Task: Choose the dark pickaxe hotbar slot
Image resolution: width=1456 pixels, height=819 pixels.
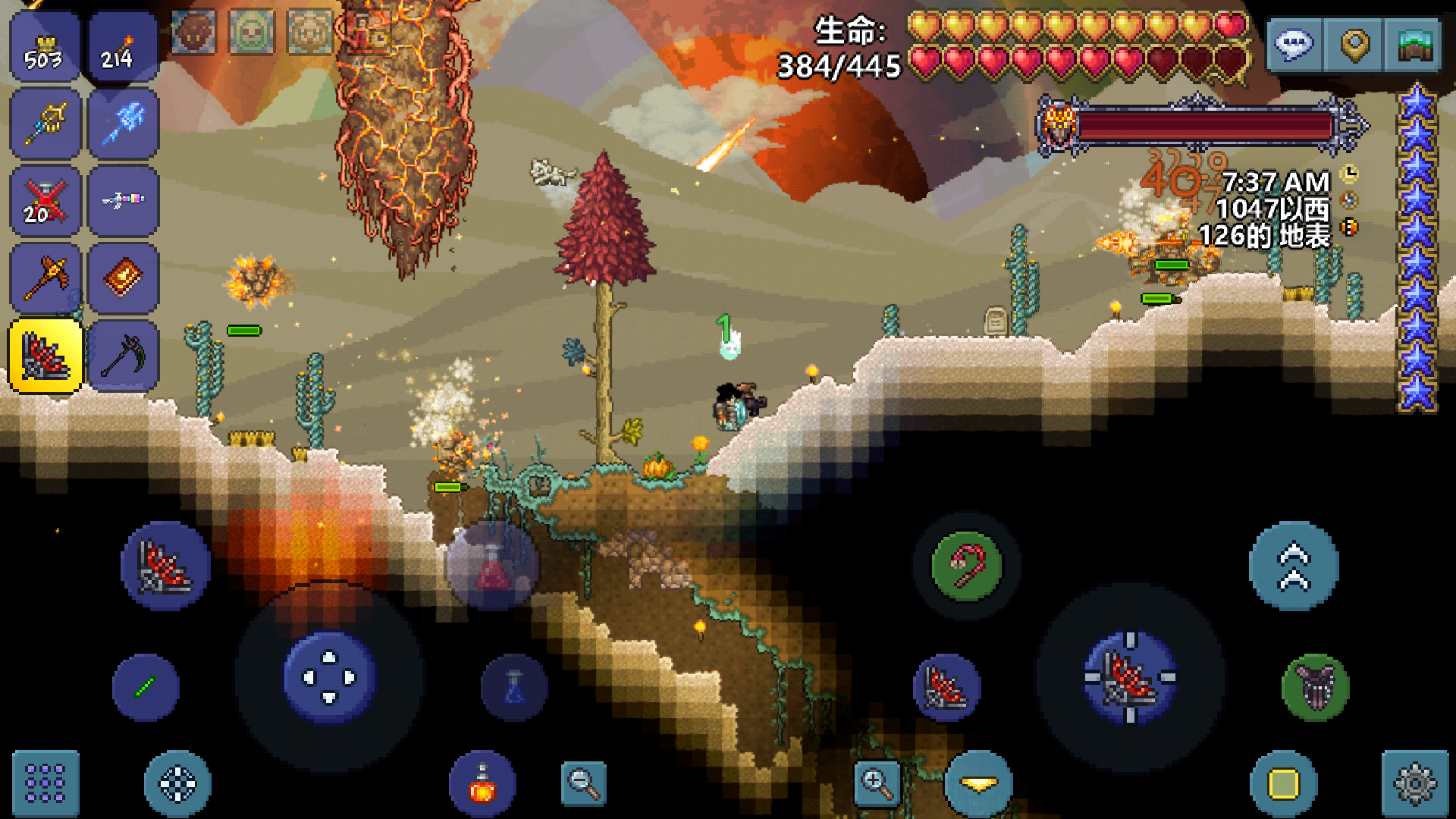Action: (124, 356)
